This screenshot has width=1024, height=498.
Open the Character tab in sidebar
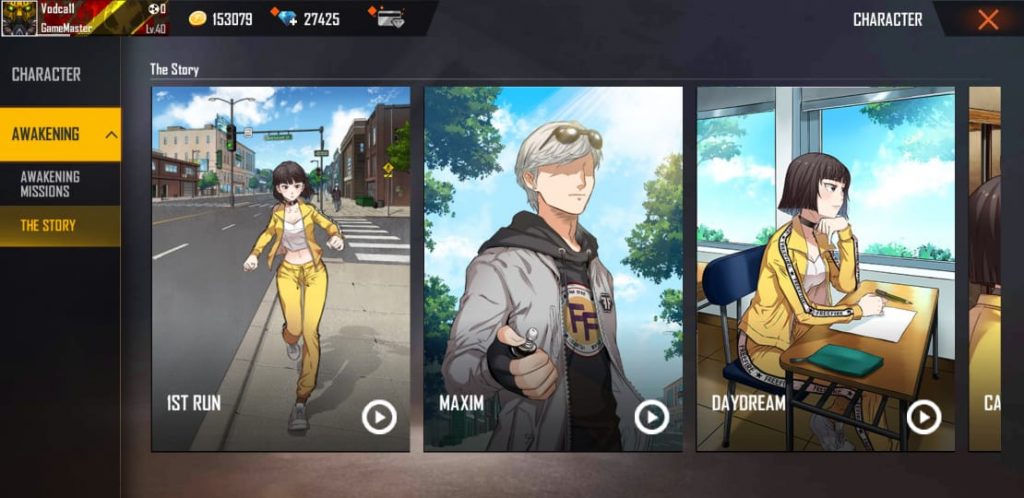[x=46, y=74]
